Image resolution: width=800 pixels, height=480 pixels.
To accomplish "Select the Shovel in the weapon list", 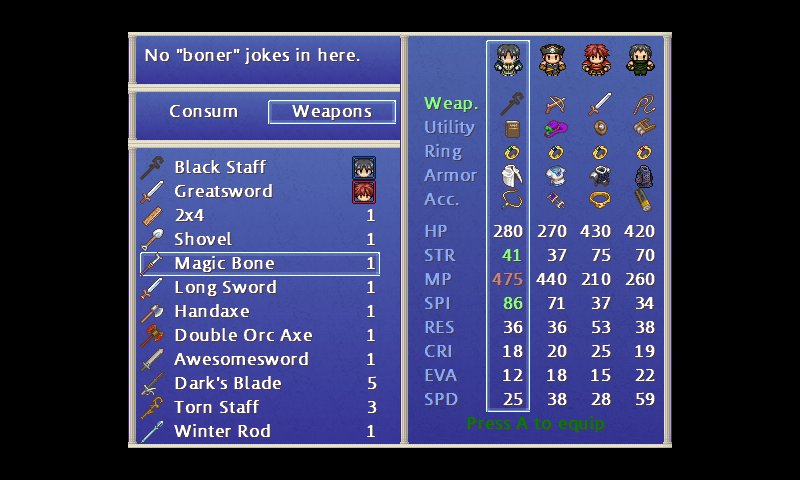I will coord(203,239).
